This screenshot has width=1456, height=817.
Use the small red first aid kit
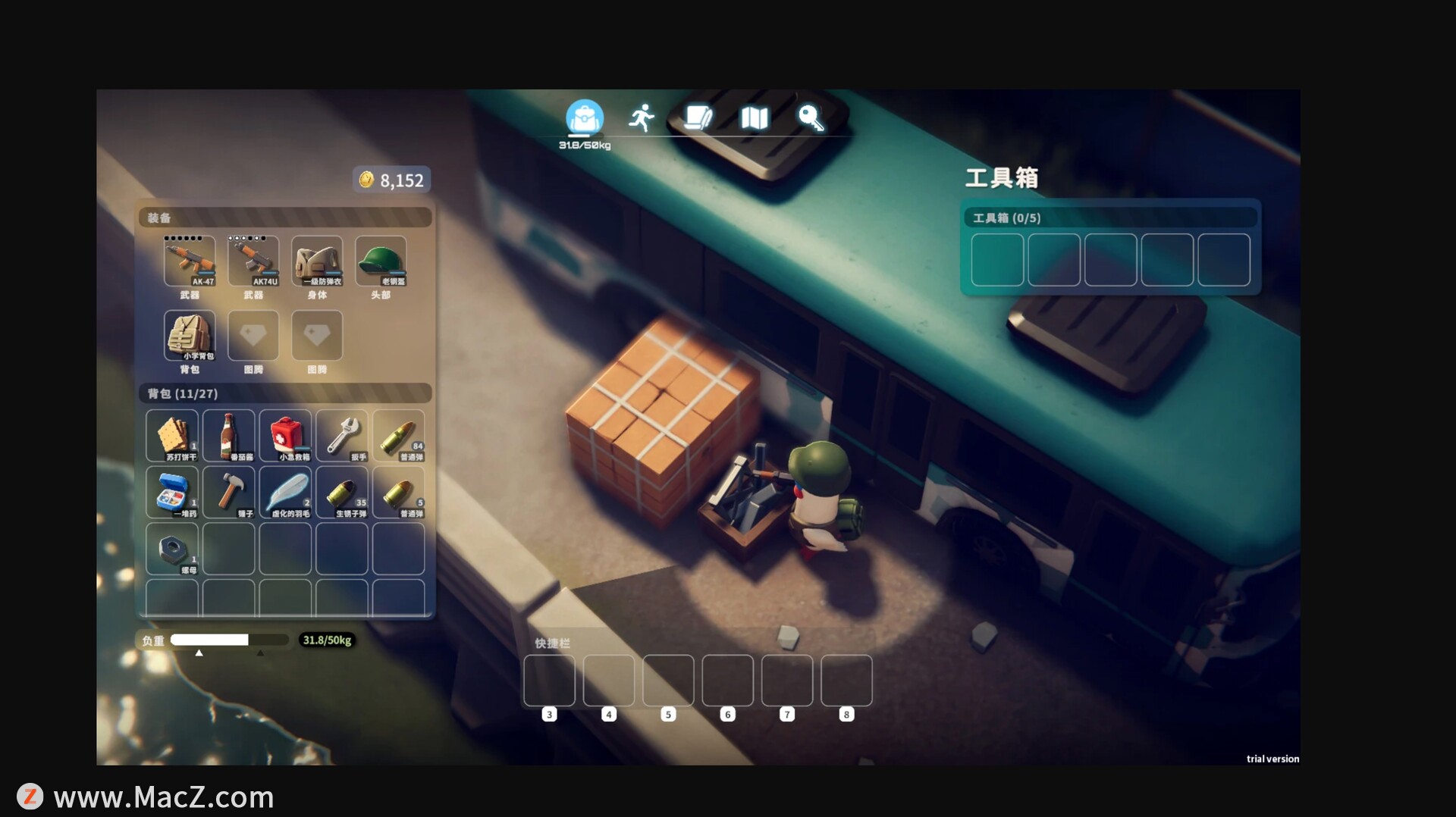click(x=285, y=435)
